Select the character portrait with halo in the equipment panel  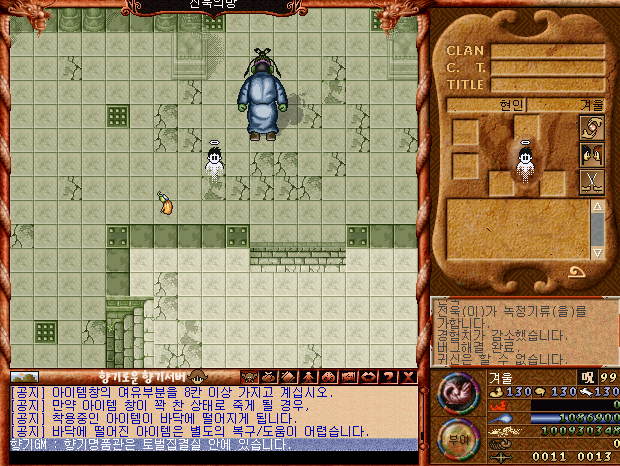(x=523, y=167)
